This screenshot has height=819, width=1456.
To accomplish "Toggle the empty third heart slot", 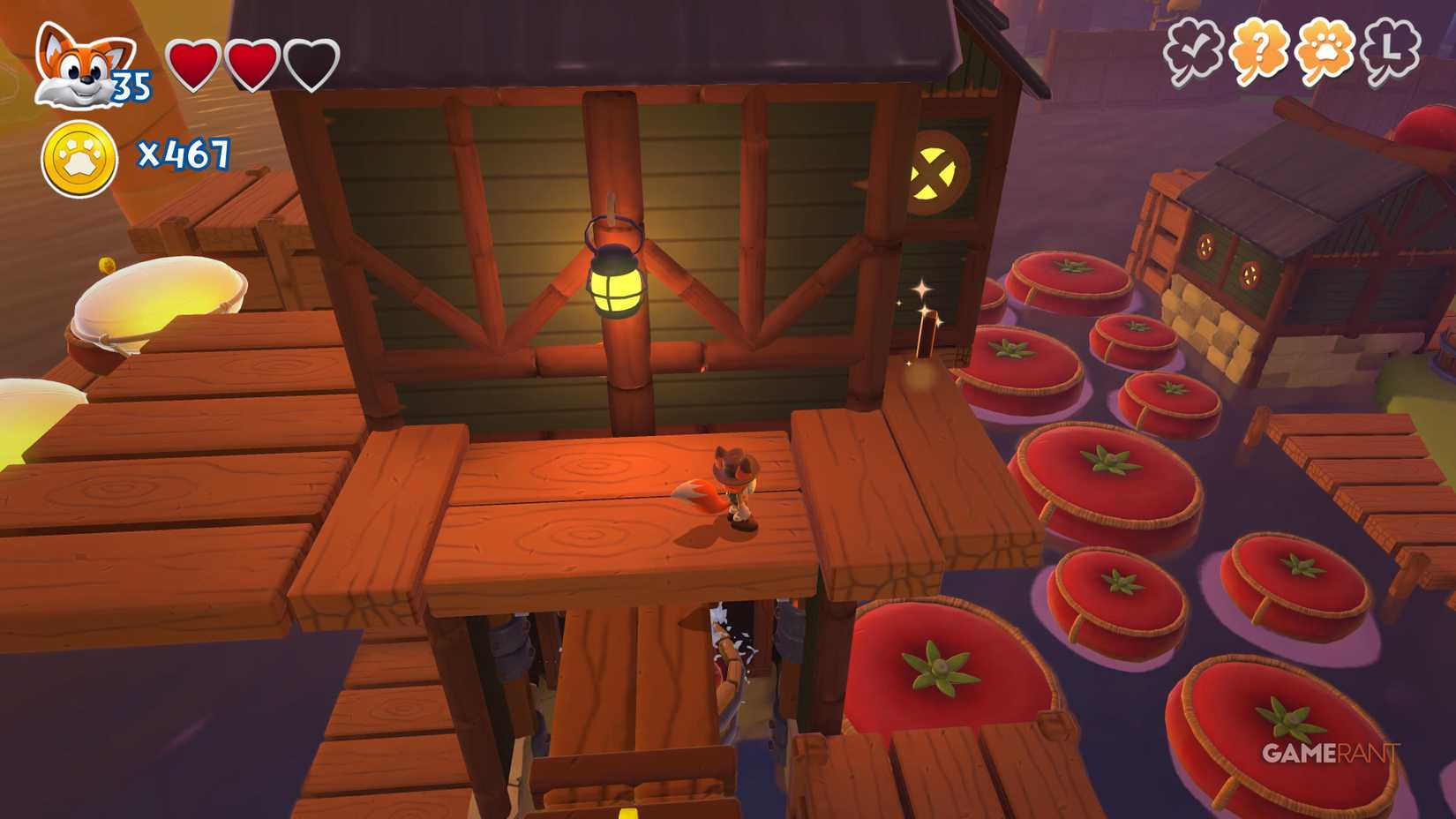I will [311, 64].
